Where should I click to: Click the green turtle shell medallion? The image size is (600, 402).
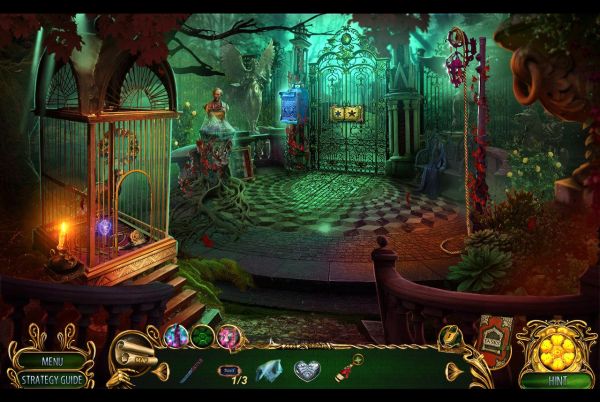[203, 336]
